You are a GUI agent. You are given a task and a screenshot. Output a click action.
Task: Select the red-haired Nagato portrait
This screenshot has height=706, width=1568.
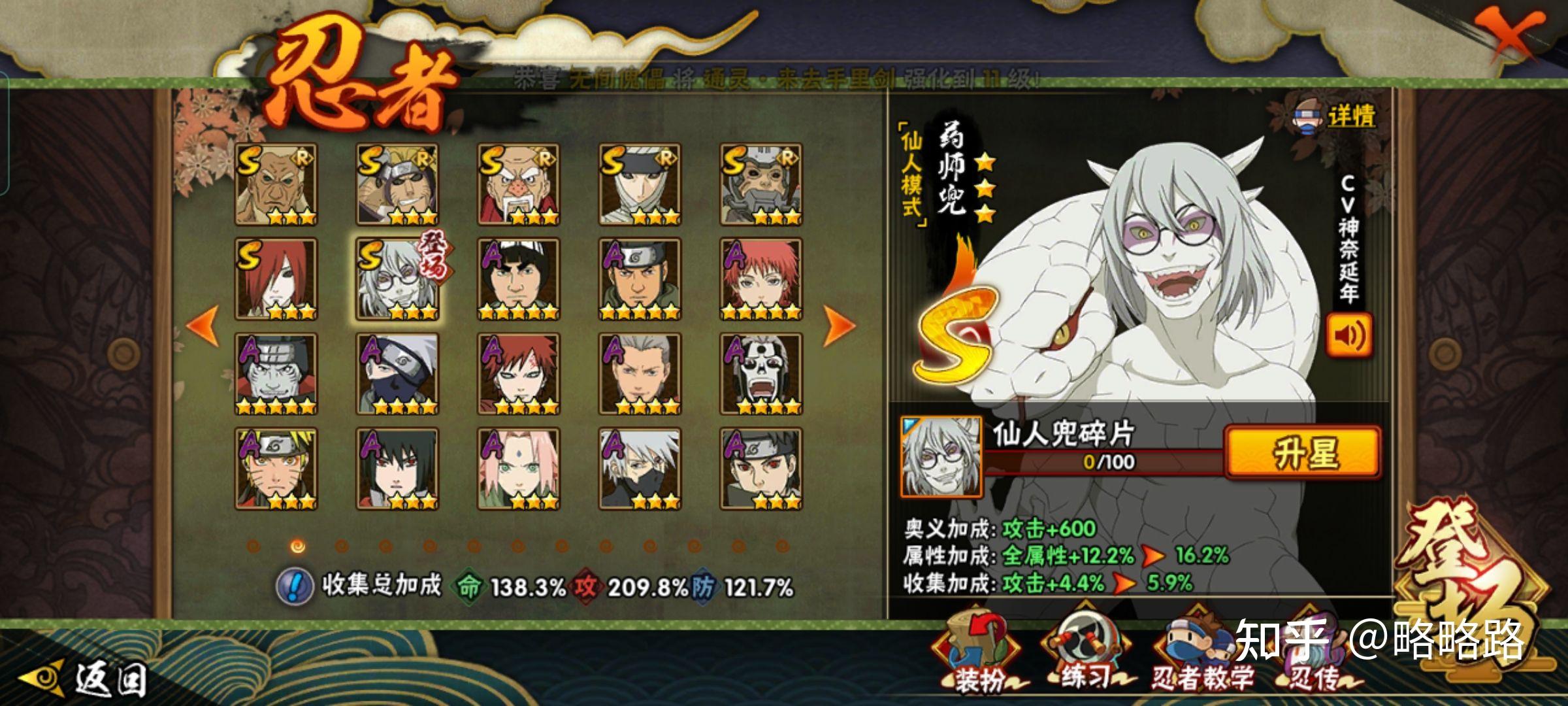(276, 279)
